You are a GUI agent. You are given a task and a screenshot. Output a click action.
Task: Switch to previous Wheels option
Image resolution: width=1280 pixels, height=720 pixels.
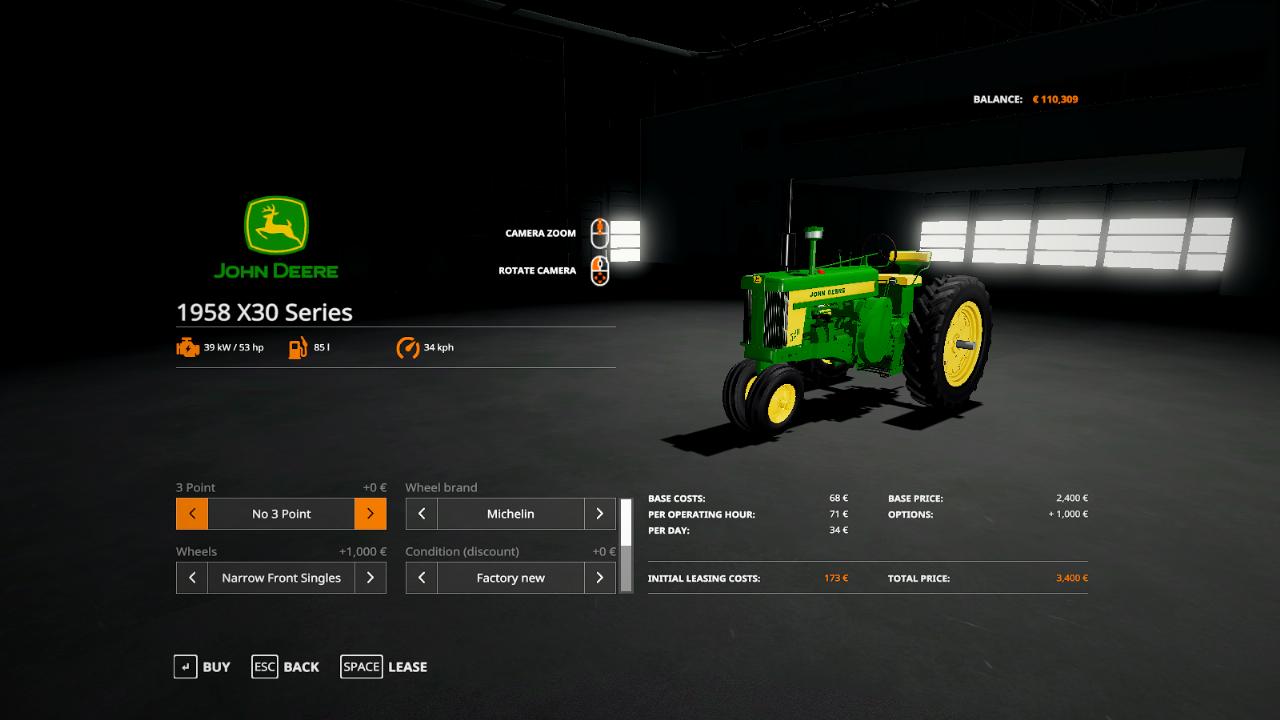coord(192,578)
